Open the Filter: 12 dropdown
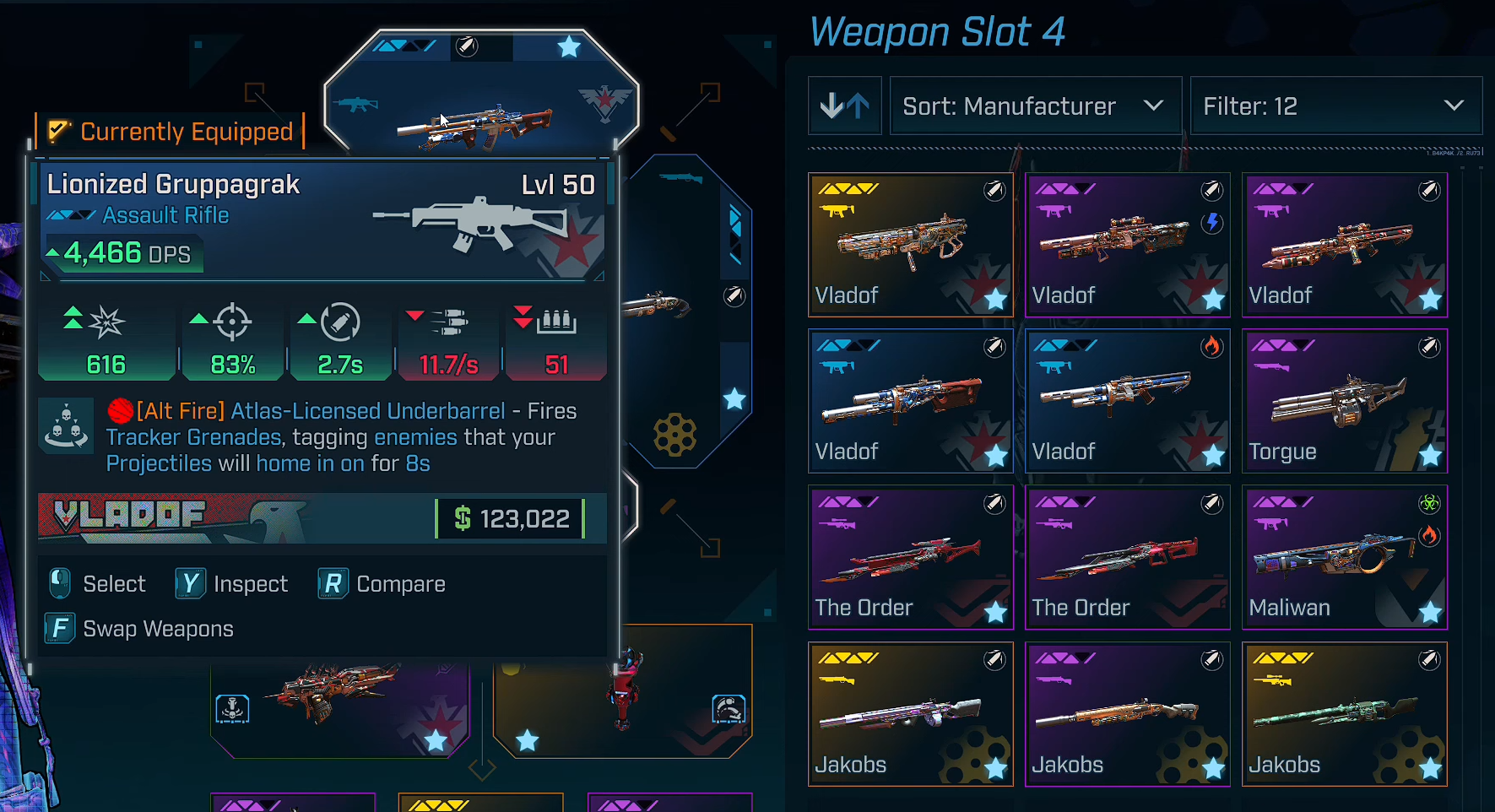Image resolution: width=1495 pixels, height=812 pixels. click(x=1335, y=106)
